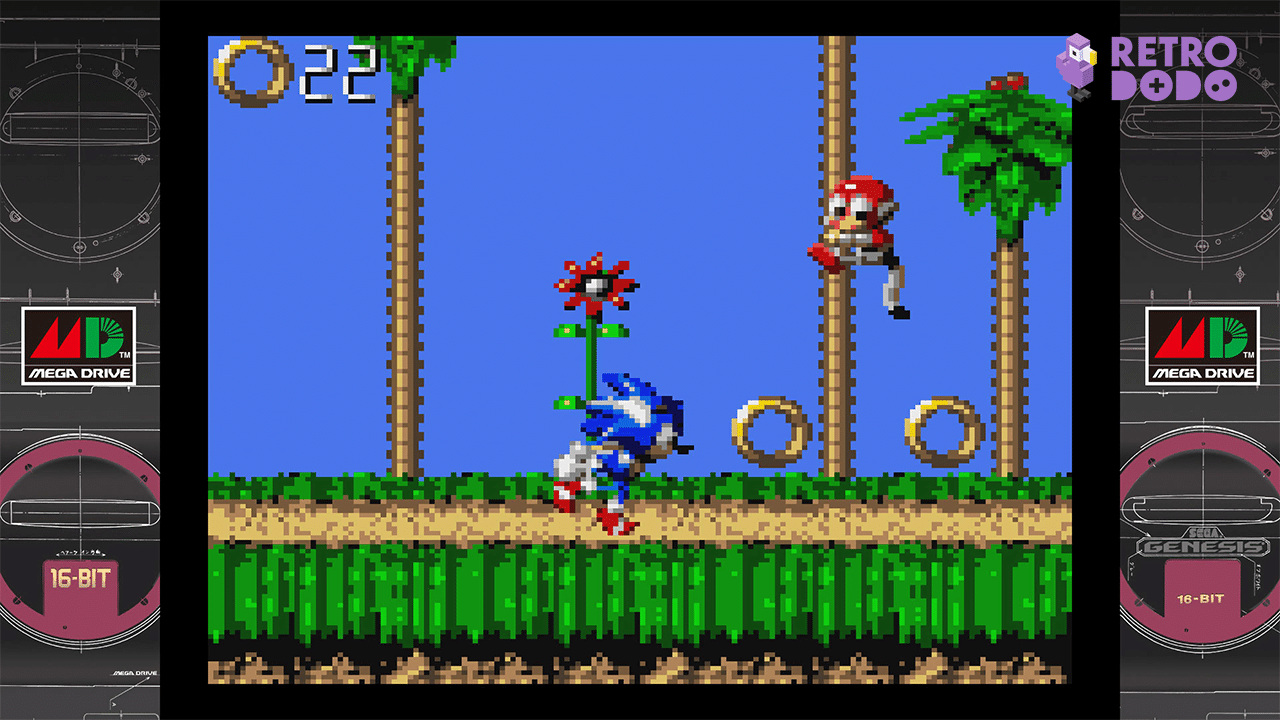Click the left MEGA DRIVE MD badge icon
The width and height of the screenshot is (1280, 720).
tap(79, 344)
